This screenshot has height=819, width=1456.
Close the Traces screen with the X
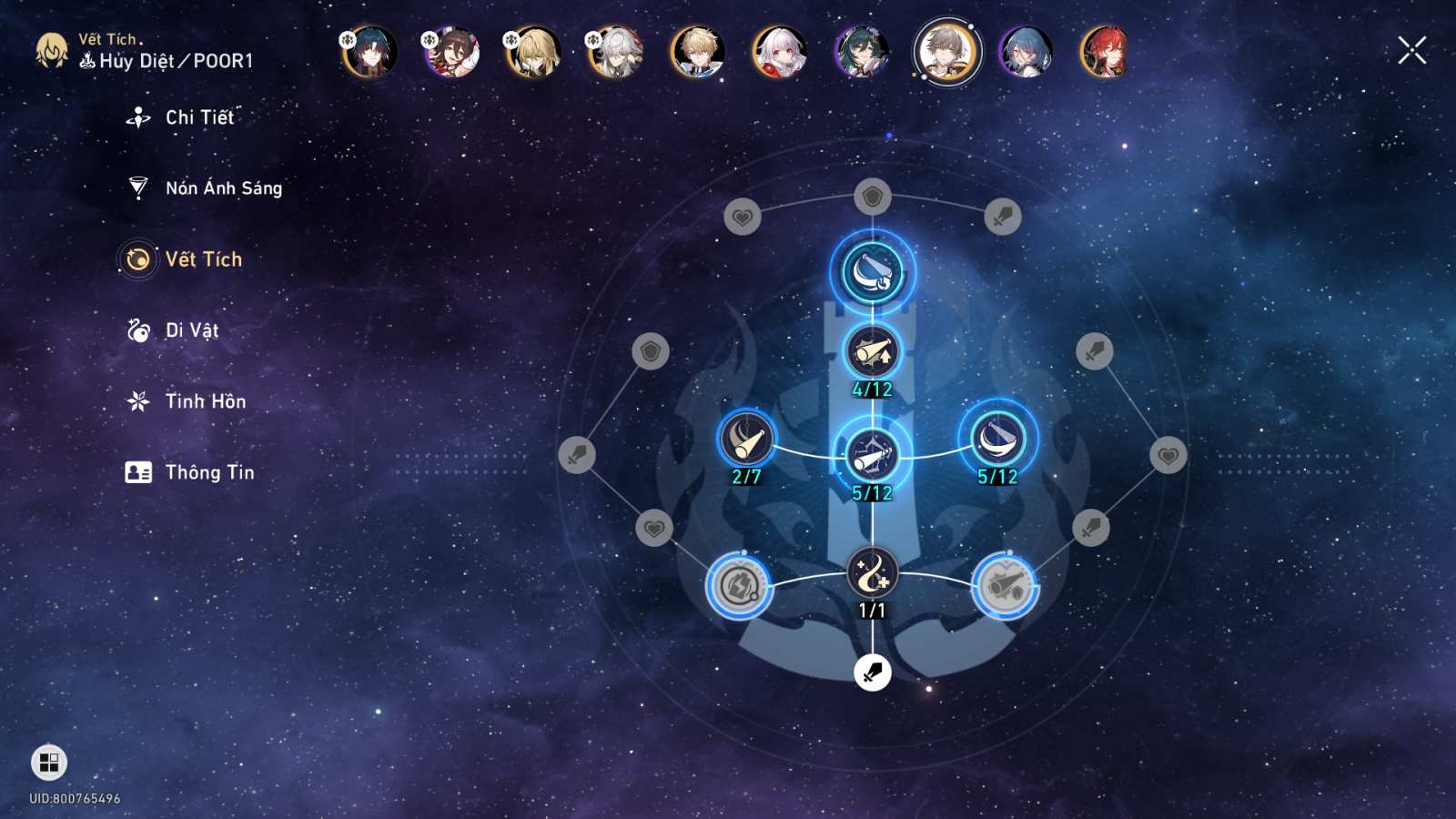[x=1411, y=51]
